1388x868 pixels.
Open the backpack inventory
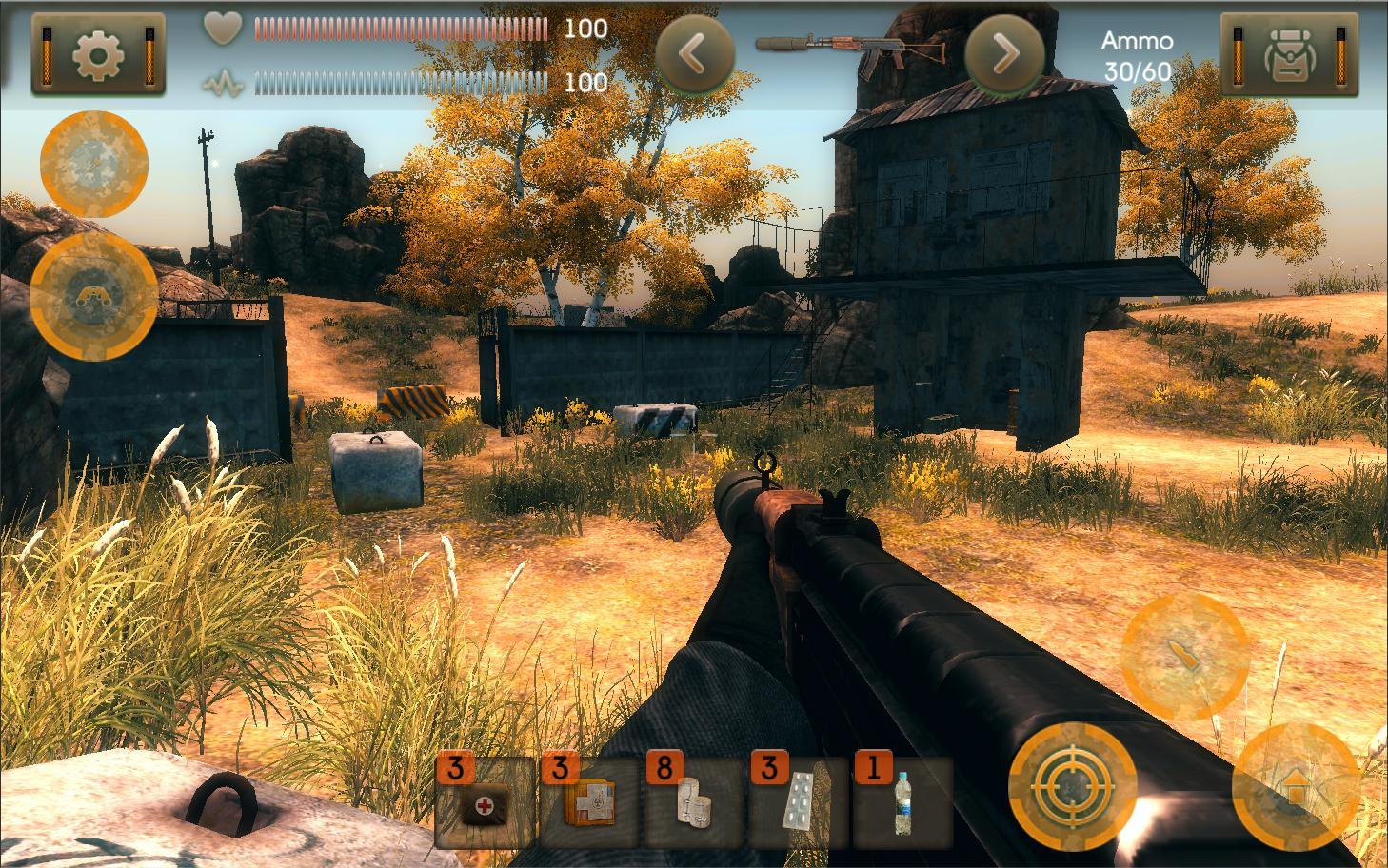(1290, 52)
